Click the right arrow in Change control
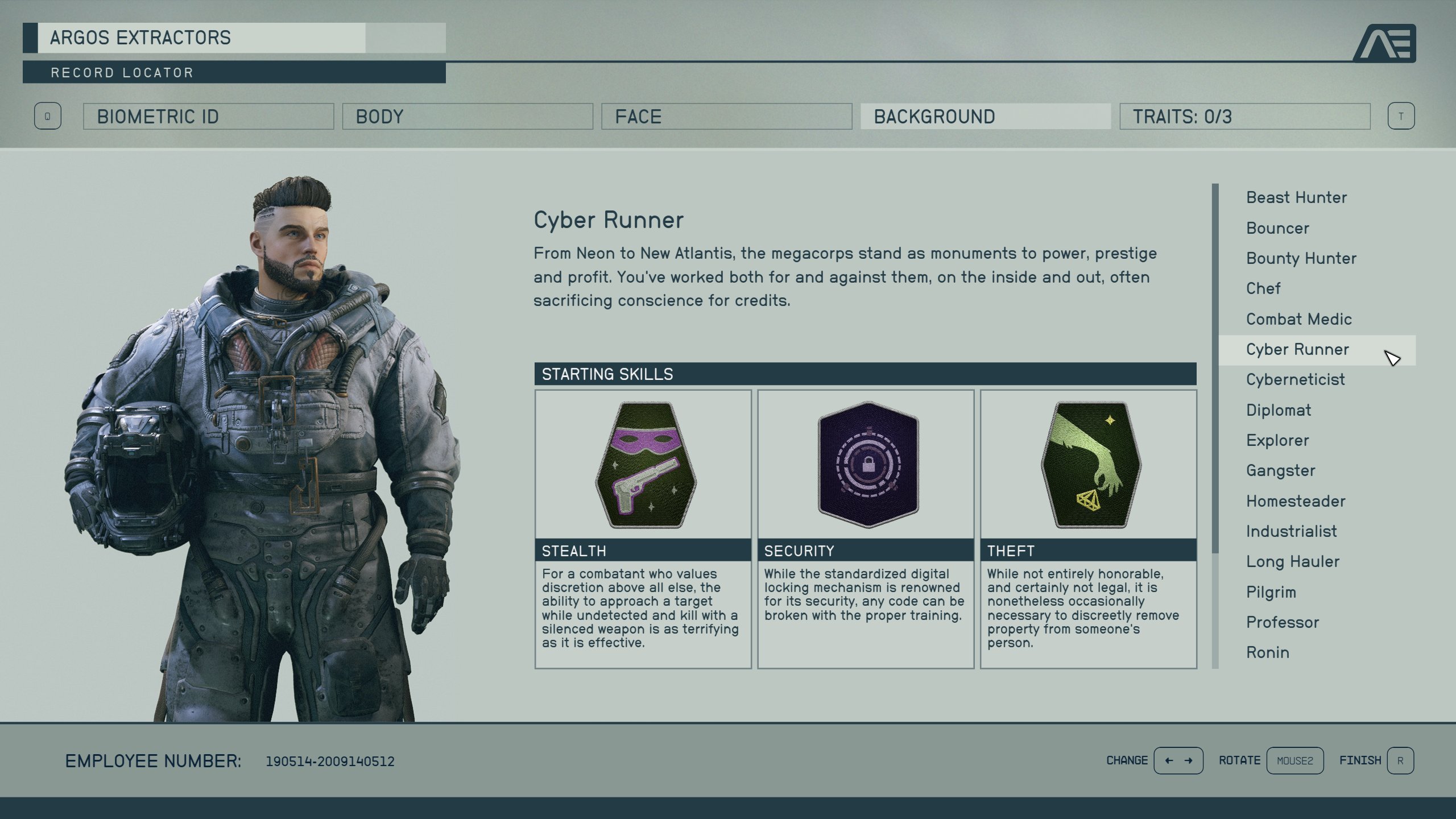 click(1190, 760)
